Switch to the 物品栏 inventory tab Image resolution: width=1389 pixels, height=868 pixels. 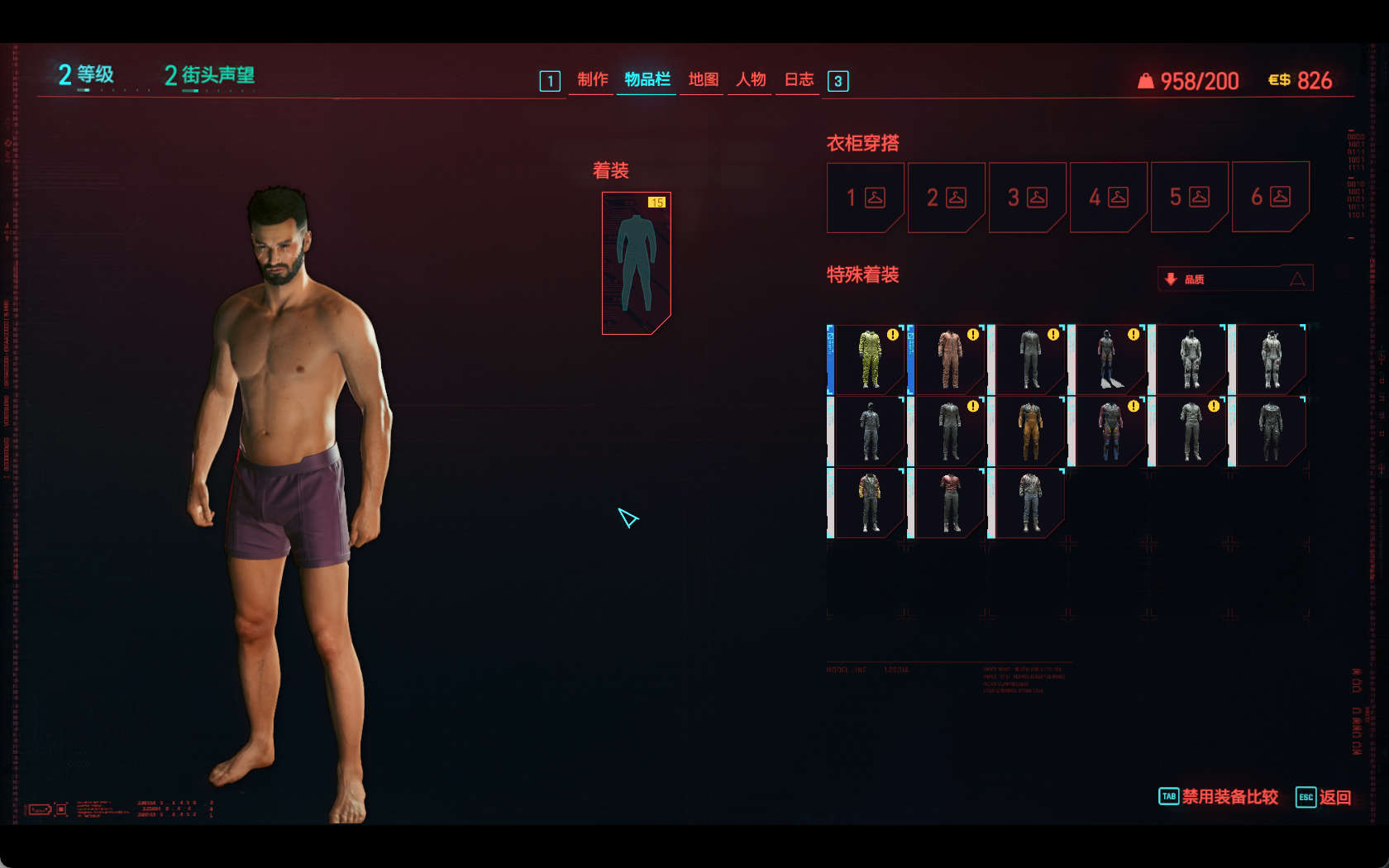click(x=647, y=79)
